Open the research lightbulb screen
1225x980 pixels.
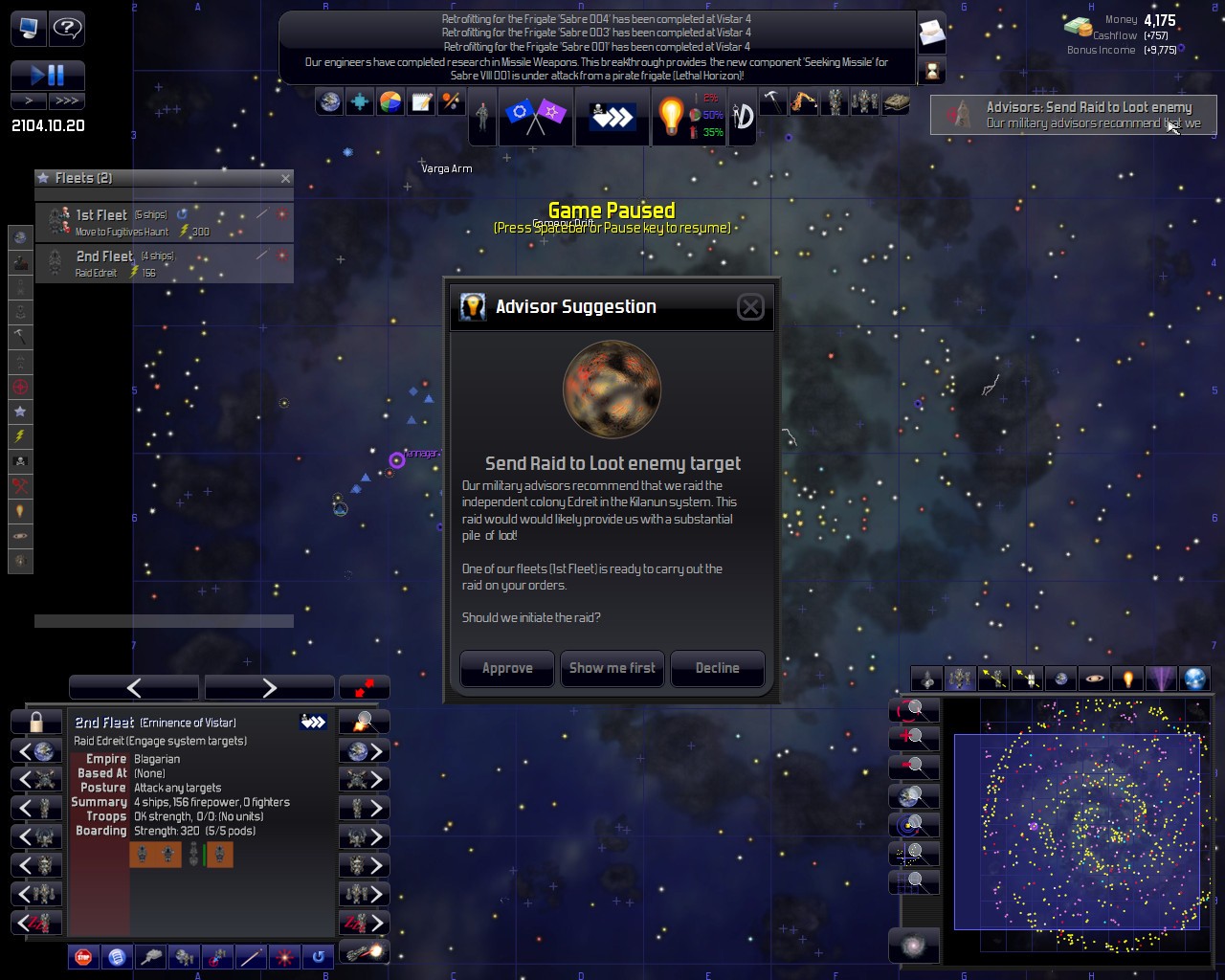click(671, 117)
